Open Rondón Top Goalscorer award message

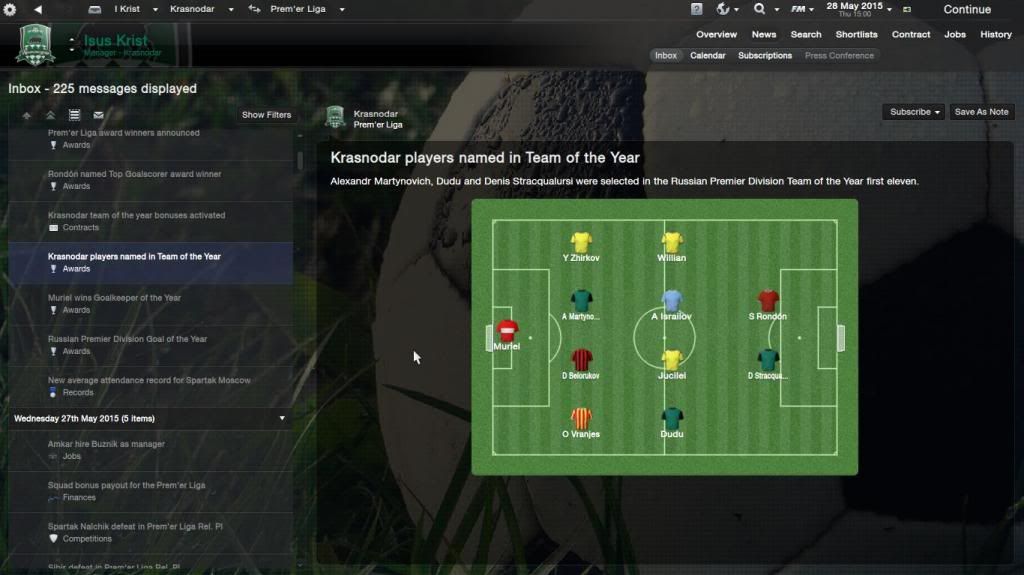134,175
